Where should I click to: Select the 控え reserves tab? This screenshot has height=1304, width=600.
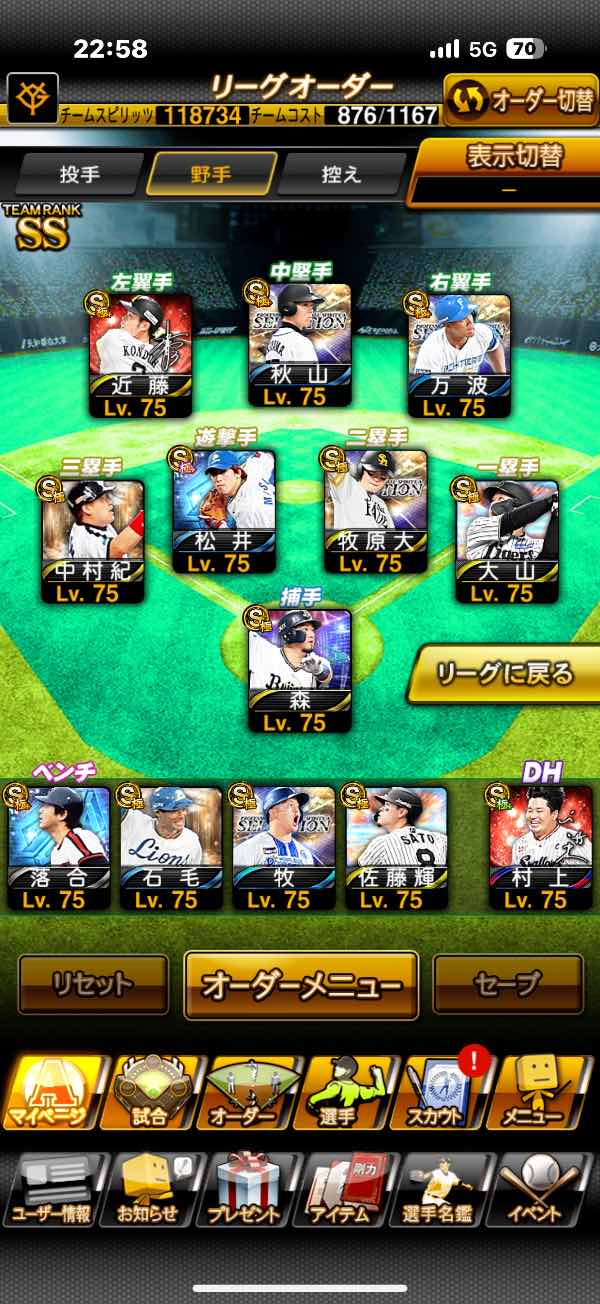click(x=342, y=173)
